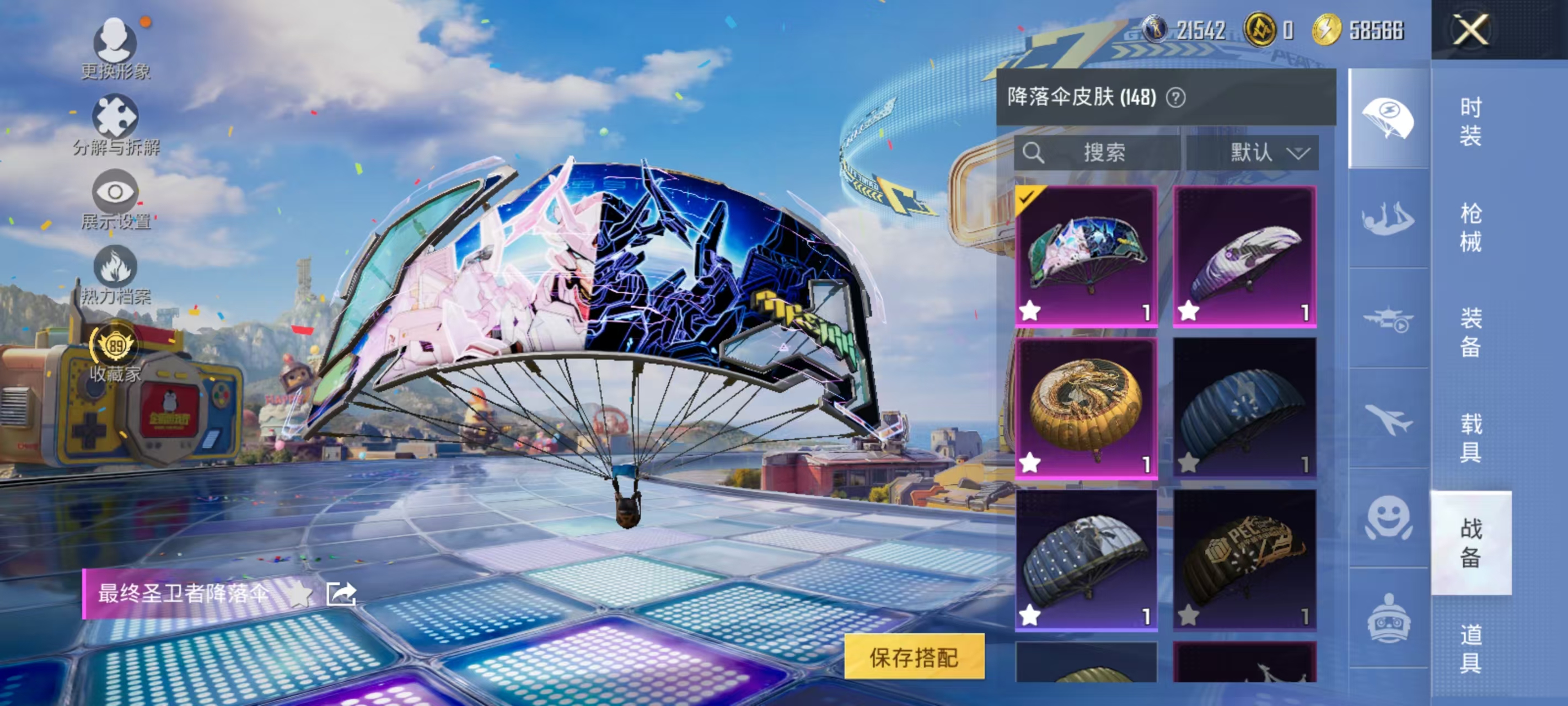The height and width of the screenshot is (706, 1568).
Task: Open the 展示设置 display settings icon
Action: [116, 191]
